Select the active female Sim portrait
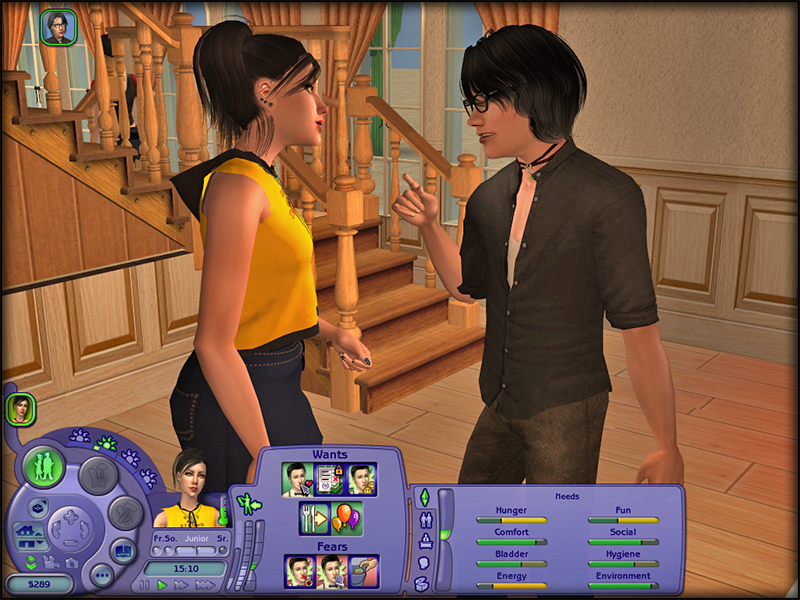 tap(20, 408)
